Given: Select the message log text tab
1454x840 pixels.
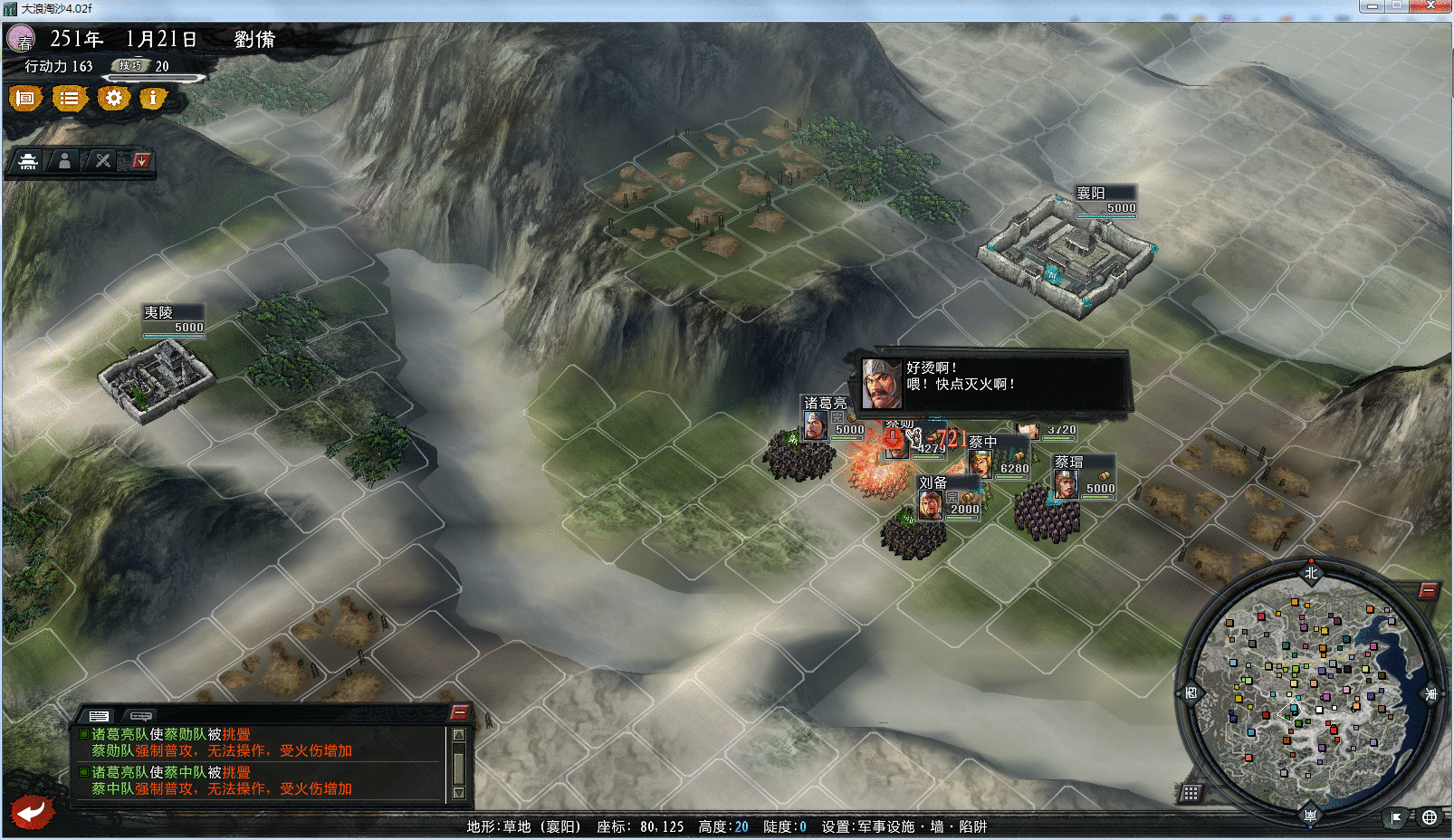Looking at the screenshot, I should pyautogui.click(x=99, y=715).
